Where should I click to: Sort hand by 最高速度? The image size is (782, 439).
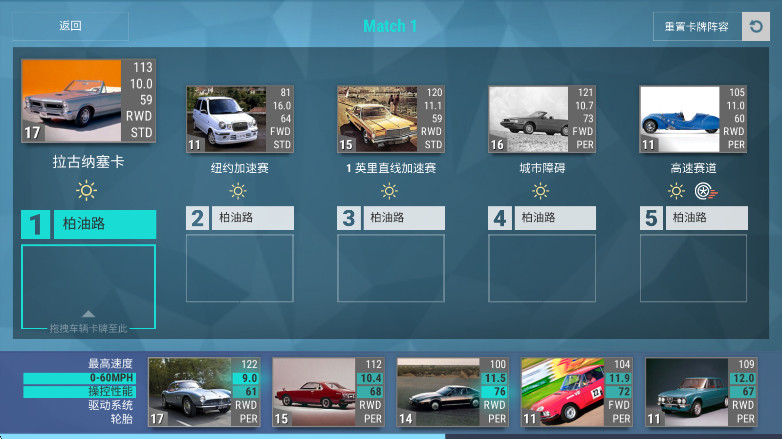[110, 364]
